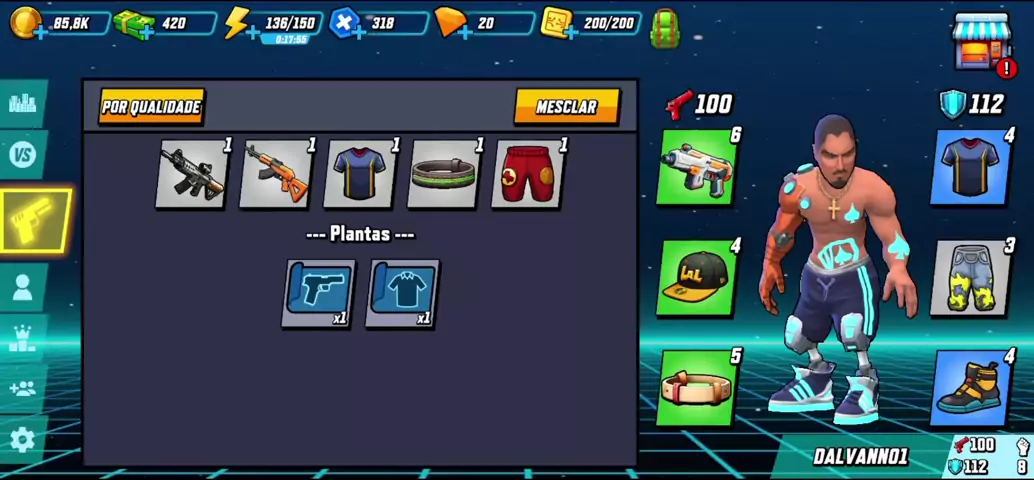Select the black assault rifle item
Image resolution: width=1034 pixels, height=480 pixels.
tap(192, 174)
